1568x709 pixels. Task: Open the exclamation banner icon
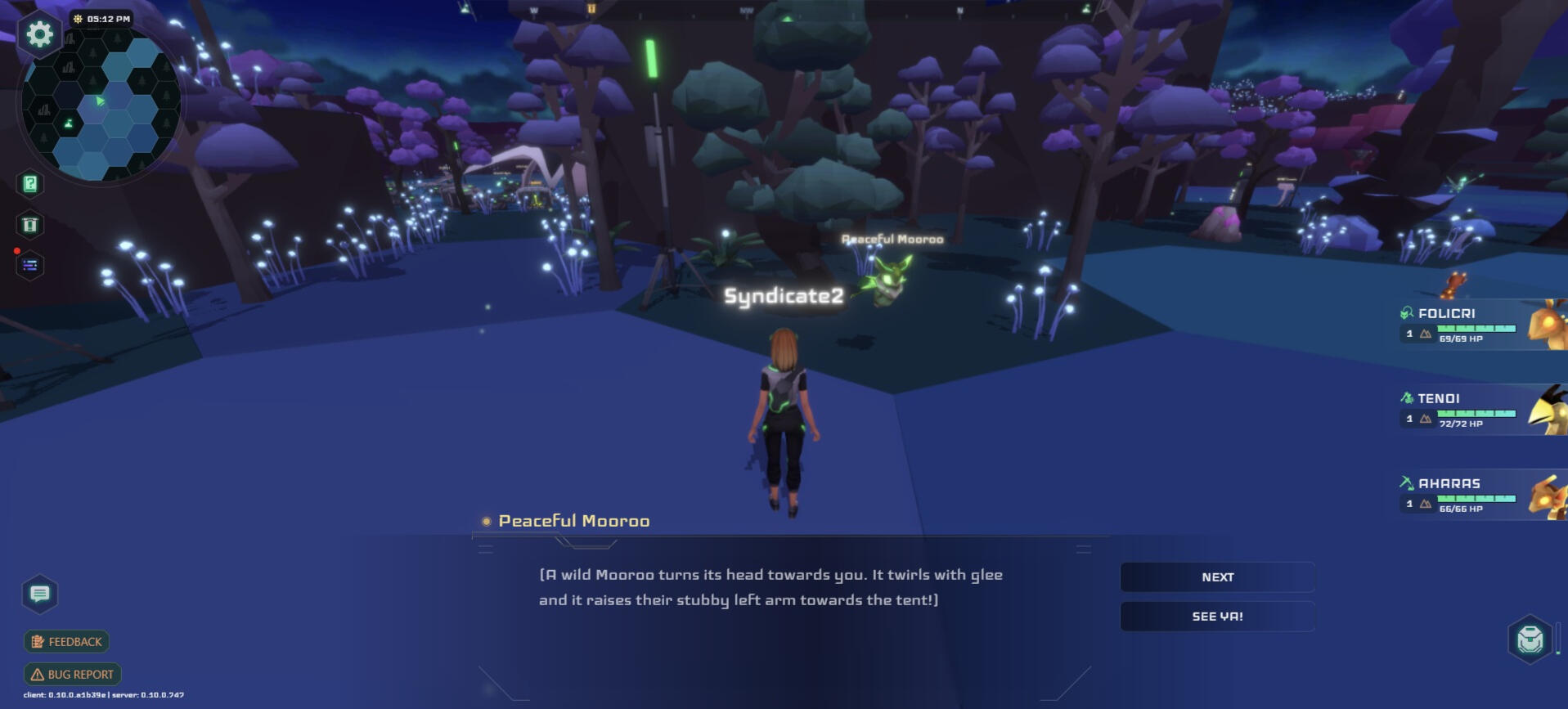30,225
